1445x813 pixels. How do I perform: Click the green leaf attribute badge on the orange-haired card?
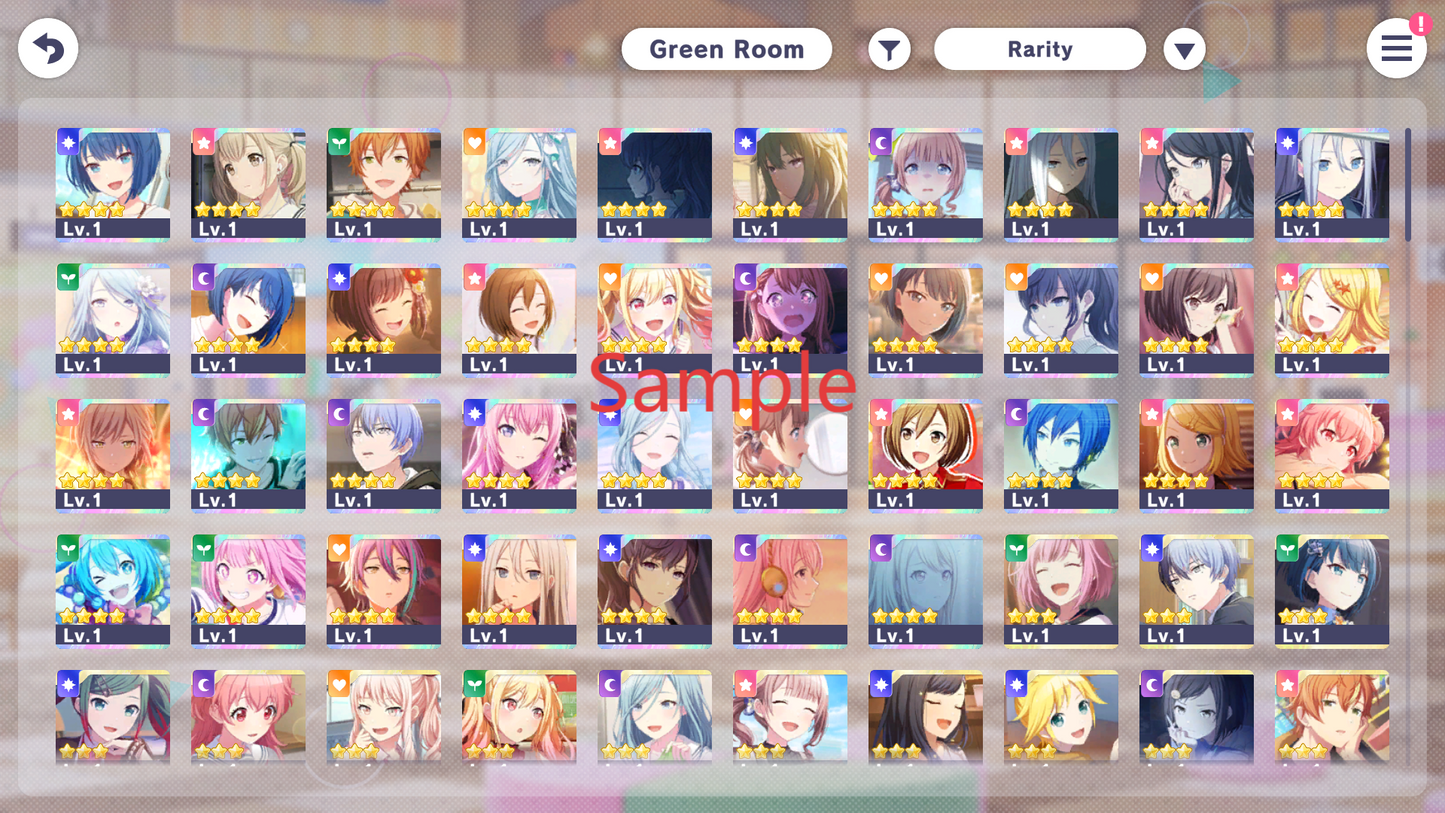click(339, 142)
